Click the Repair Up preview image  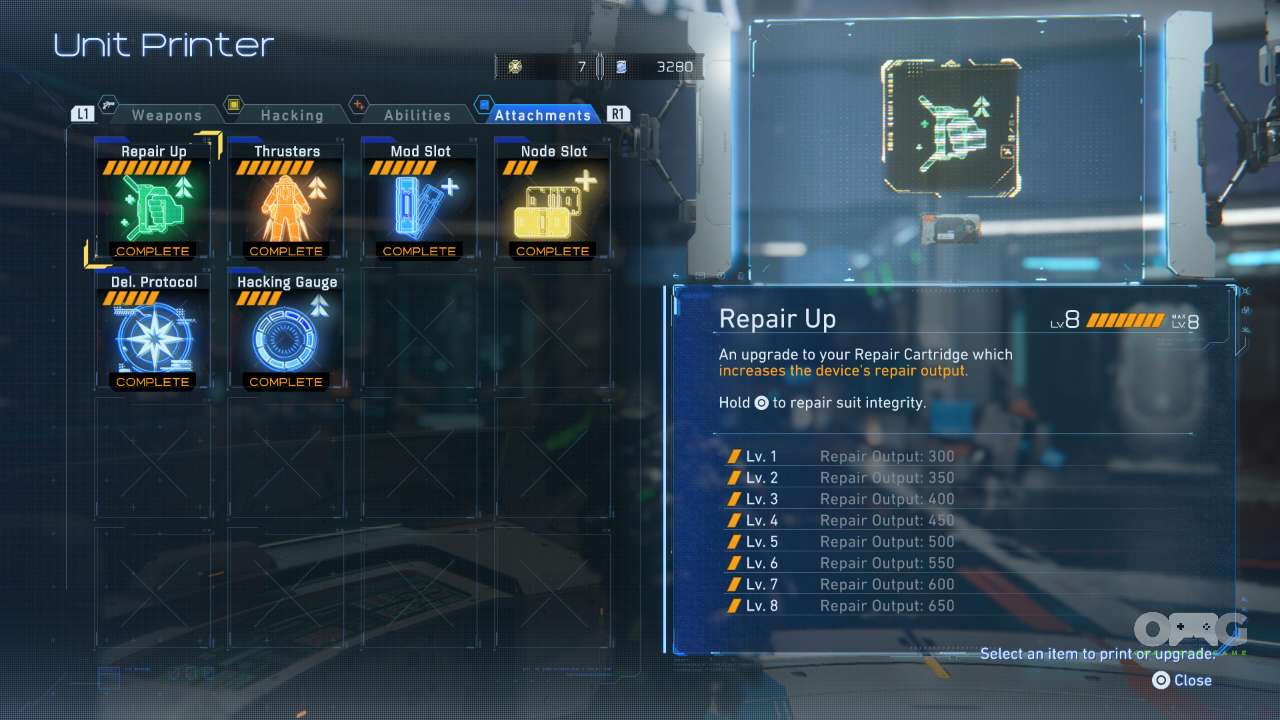[950, 128]
